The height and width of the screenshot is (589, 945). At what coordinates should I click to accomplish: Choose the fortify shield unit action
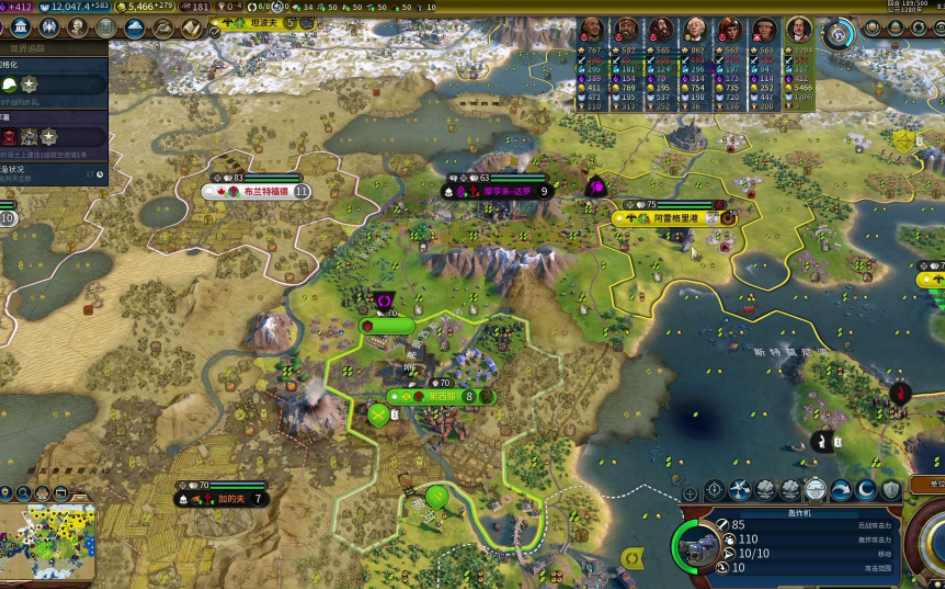891,490
